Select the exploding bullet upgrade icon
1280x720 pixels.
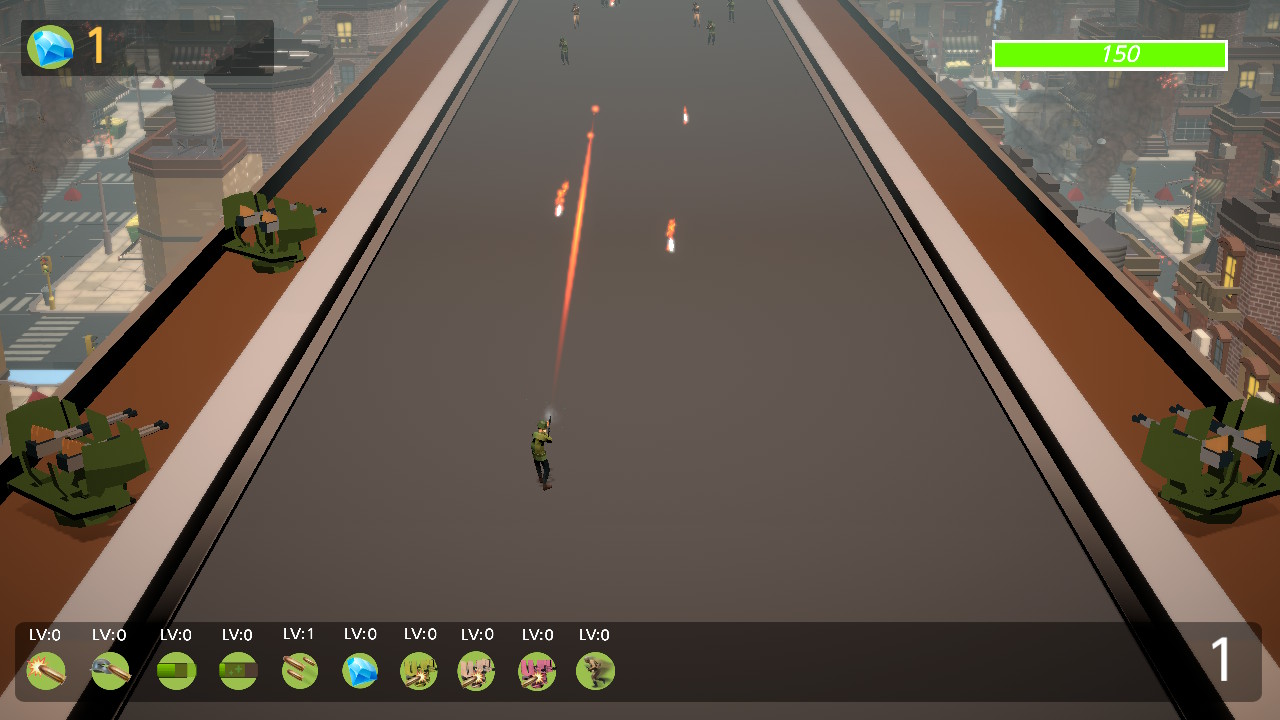click(46, 671)
